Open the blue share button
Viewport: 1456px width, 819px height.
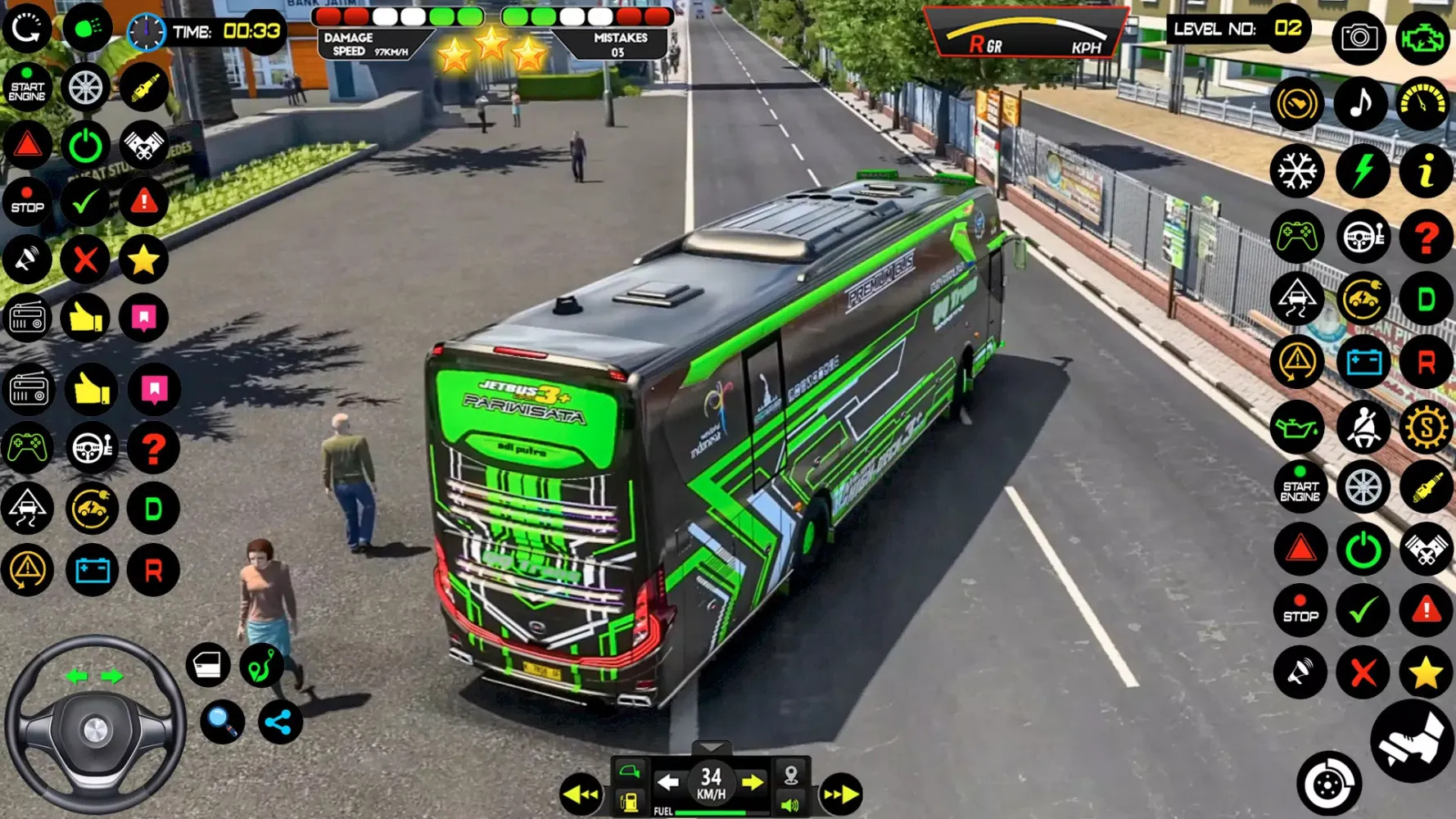tap(279, 722)
